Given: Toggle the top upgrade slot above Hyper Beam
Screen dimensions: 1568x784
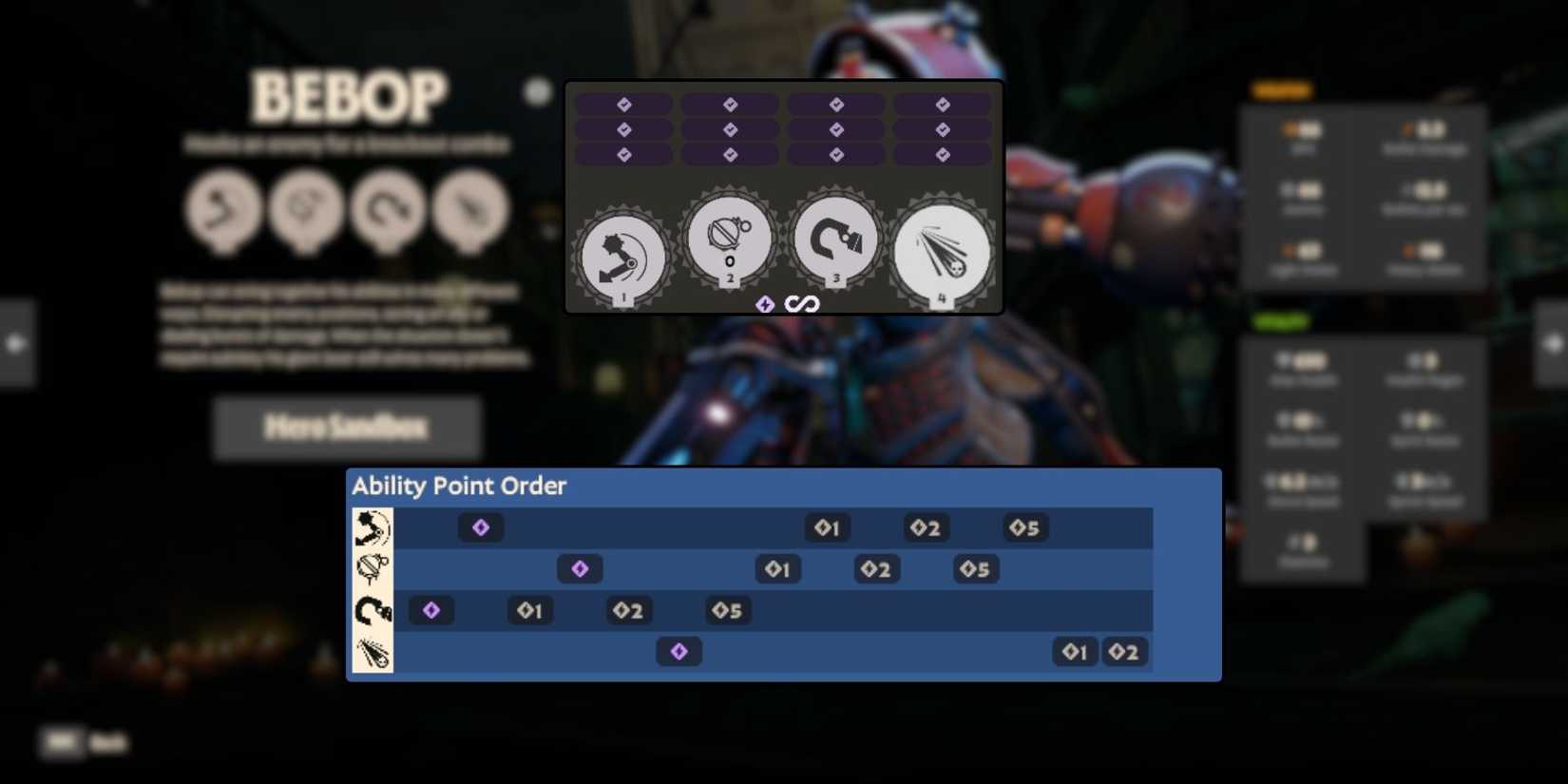Looking at the screenshot, I should click(x=942, y=105).
